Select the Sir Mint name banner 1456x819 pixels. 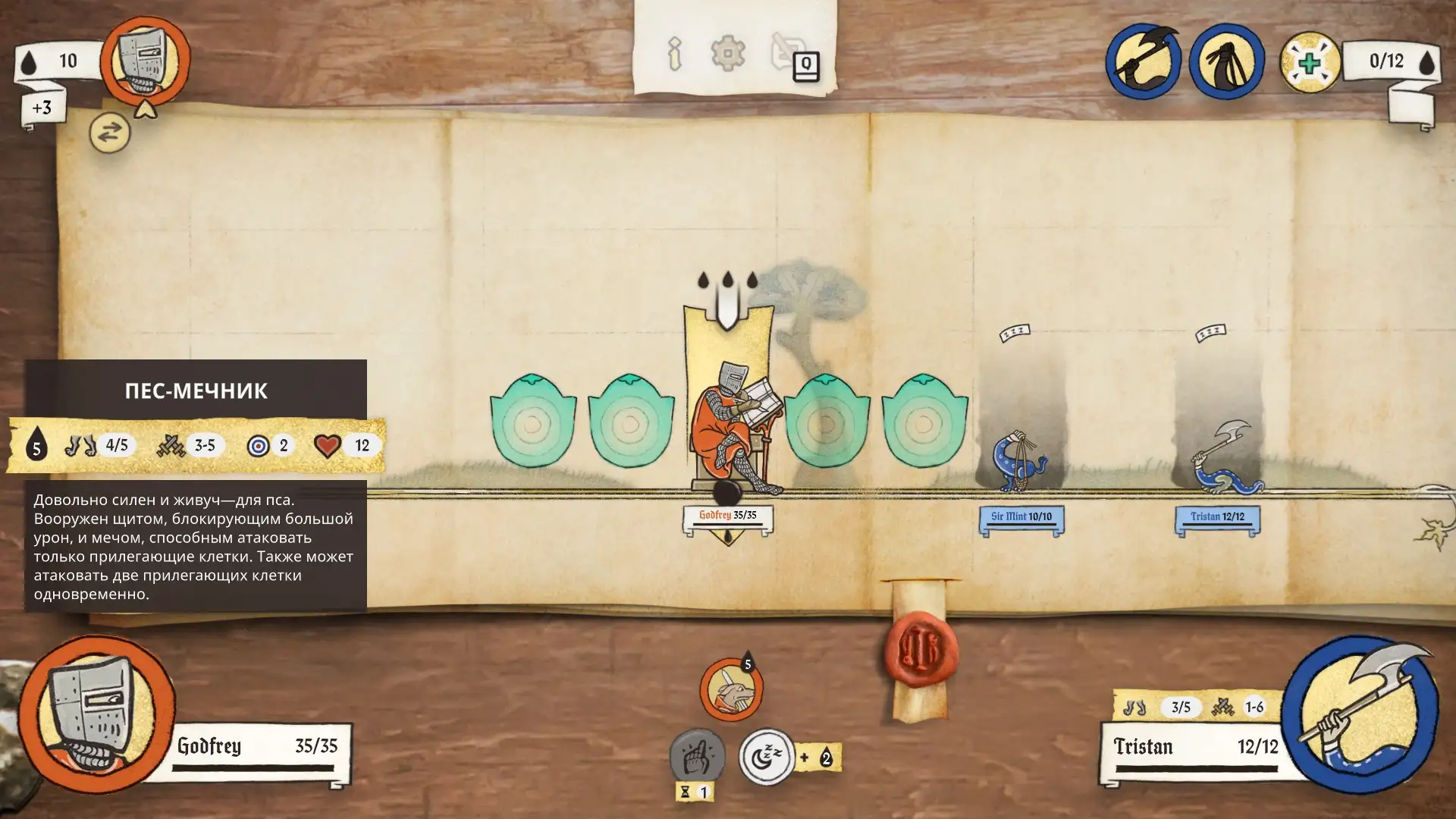[1021, 518]
